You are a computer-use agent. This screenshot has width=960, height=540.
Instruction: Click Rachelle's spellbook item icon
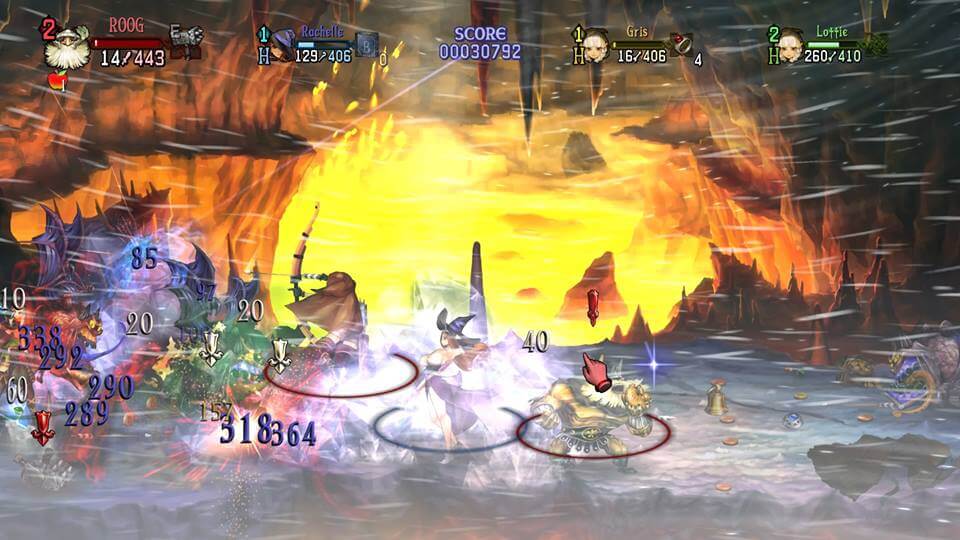coord(366,44)
